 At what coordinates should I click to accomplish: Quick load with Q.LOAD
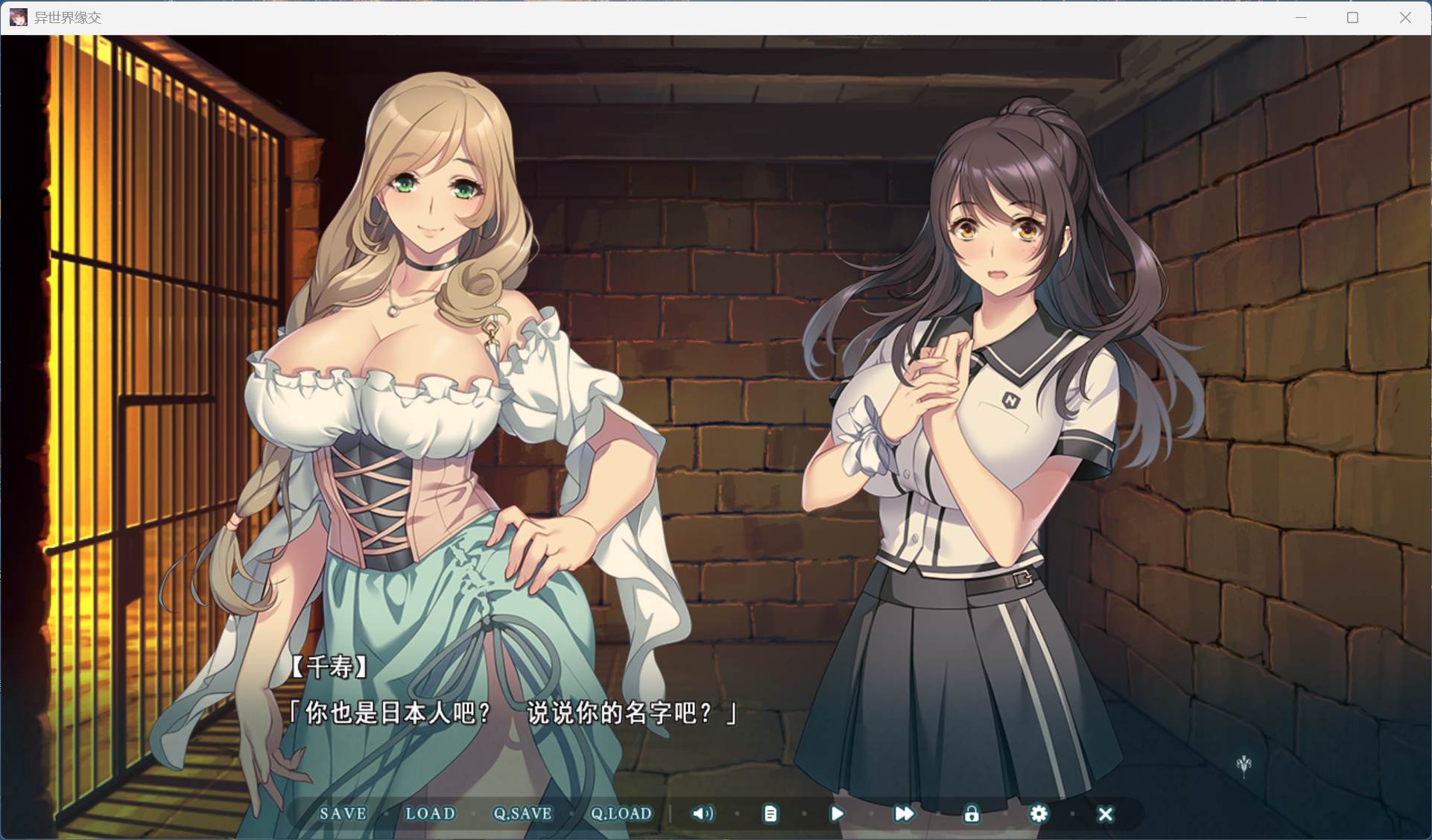pos(621,813)
